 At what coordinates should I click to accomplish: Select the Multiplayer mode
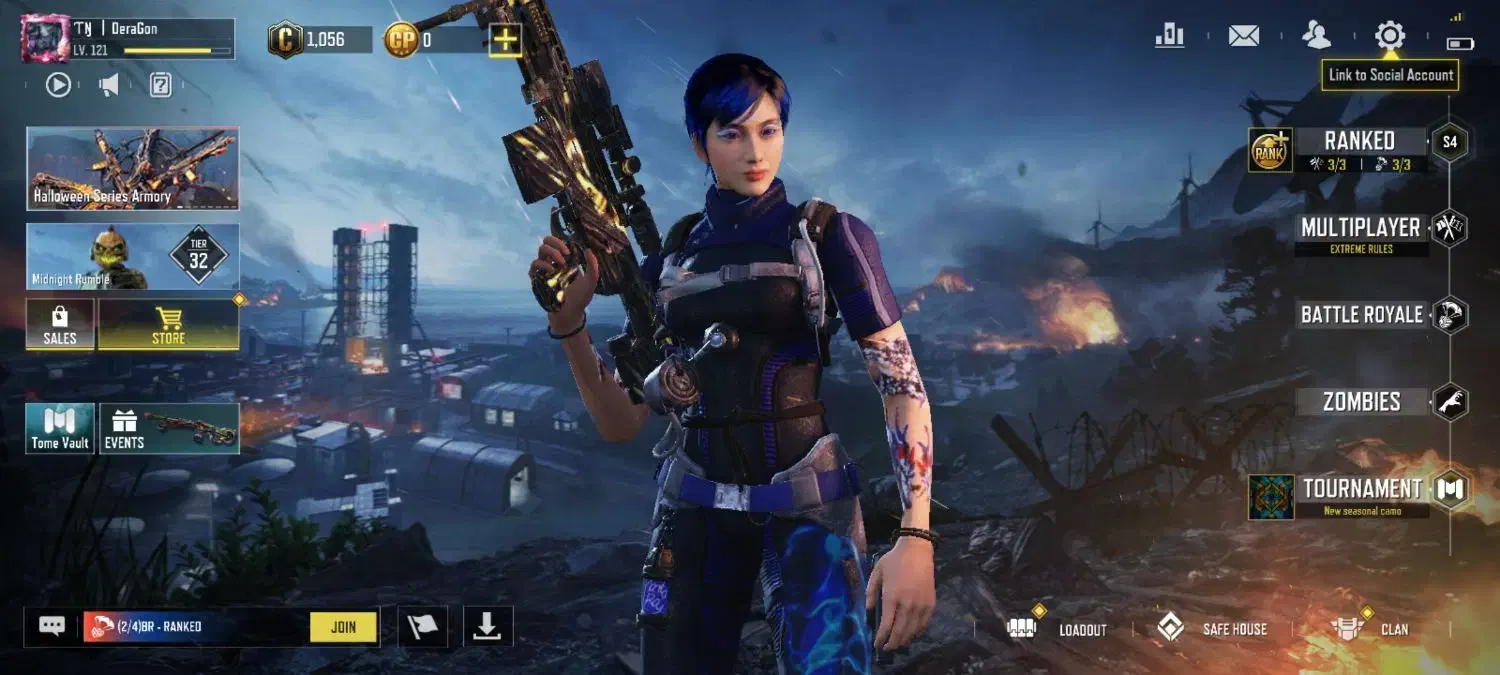pyautogui.click(x=1360, y=228)
